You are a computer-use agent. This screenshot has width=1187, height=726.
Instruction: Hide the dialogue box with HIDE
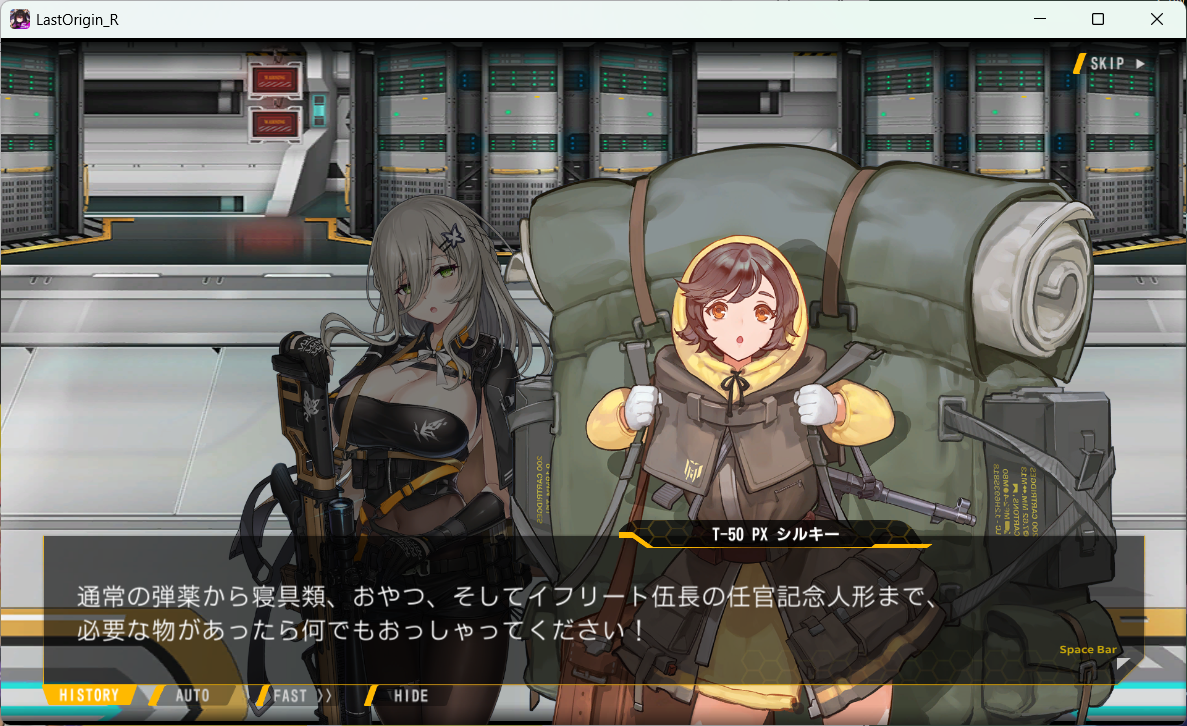click(410, 695)
